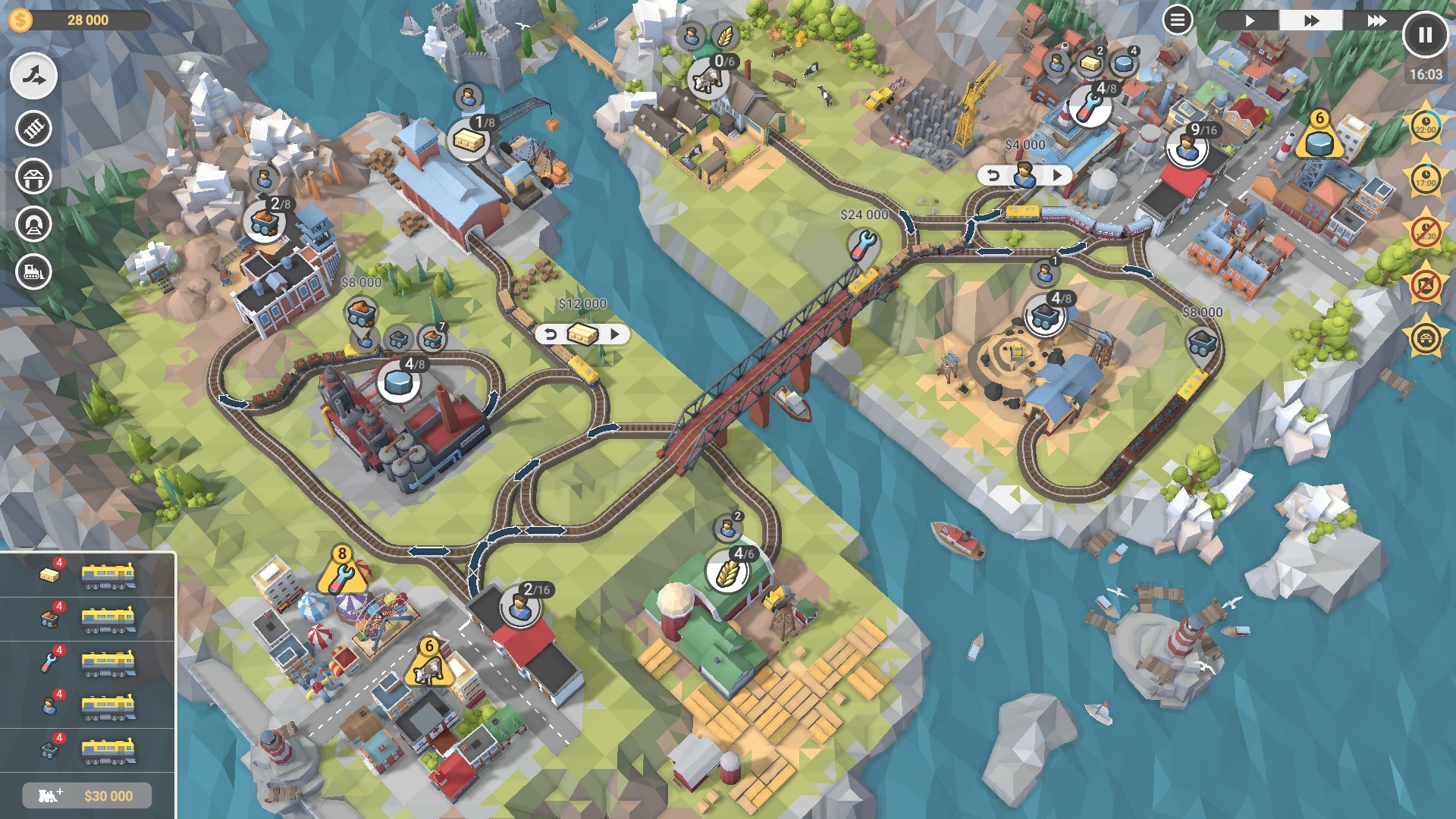Buy a new train for $30 000
This screenshot has height=819, width=1456.
coord(87,795)
